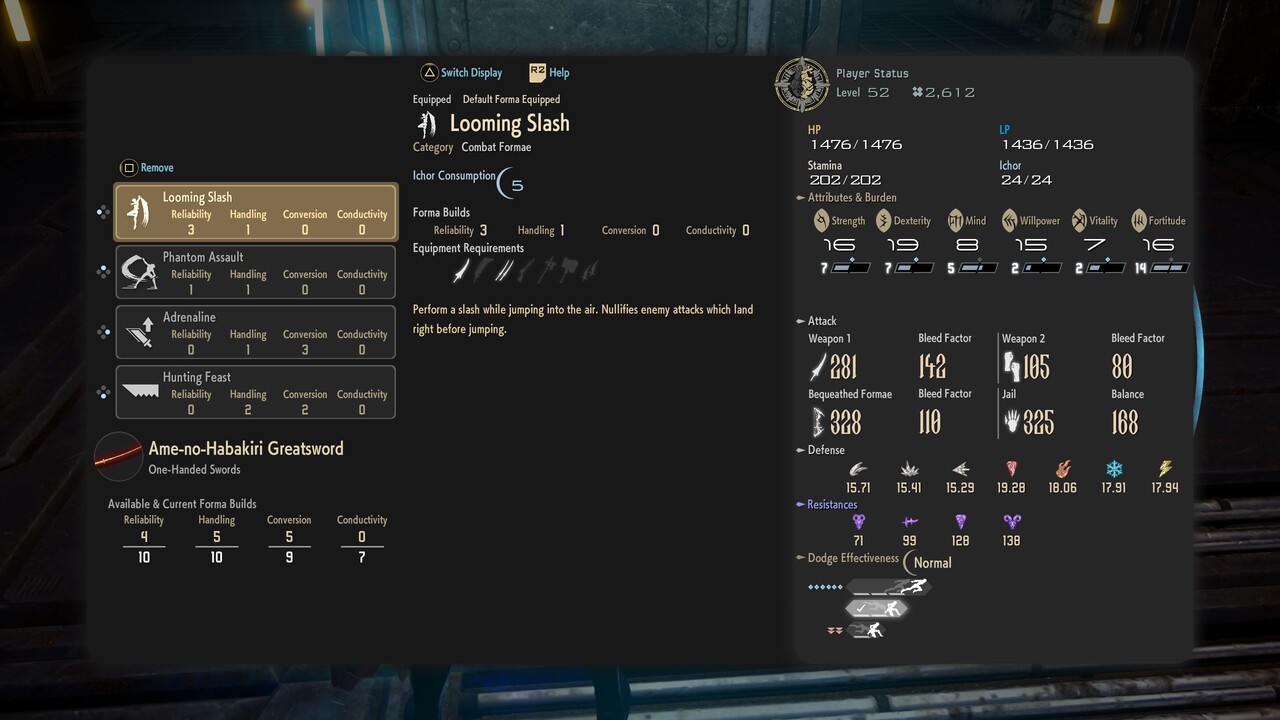
Task: Collapse the Dodge Effectiveness section
Action: tap(847, 558)
